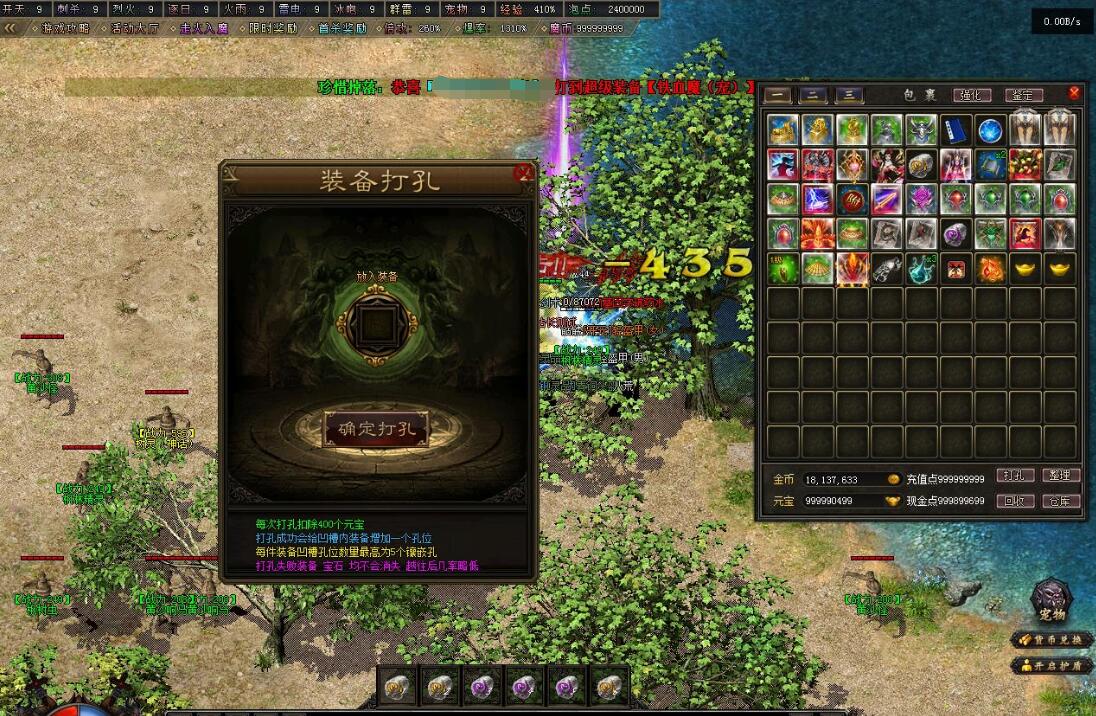Screen dimensions: 1096x716
Task: Open the 游戏攻略 game guide
Action: point(66,28)
